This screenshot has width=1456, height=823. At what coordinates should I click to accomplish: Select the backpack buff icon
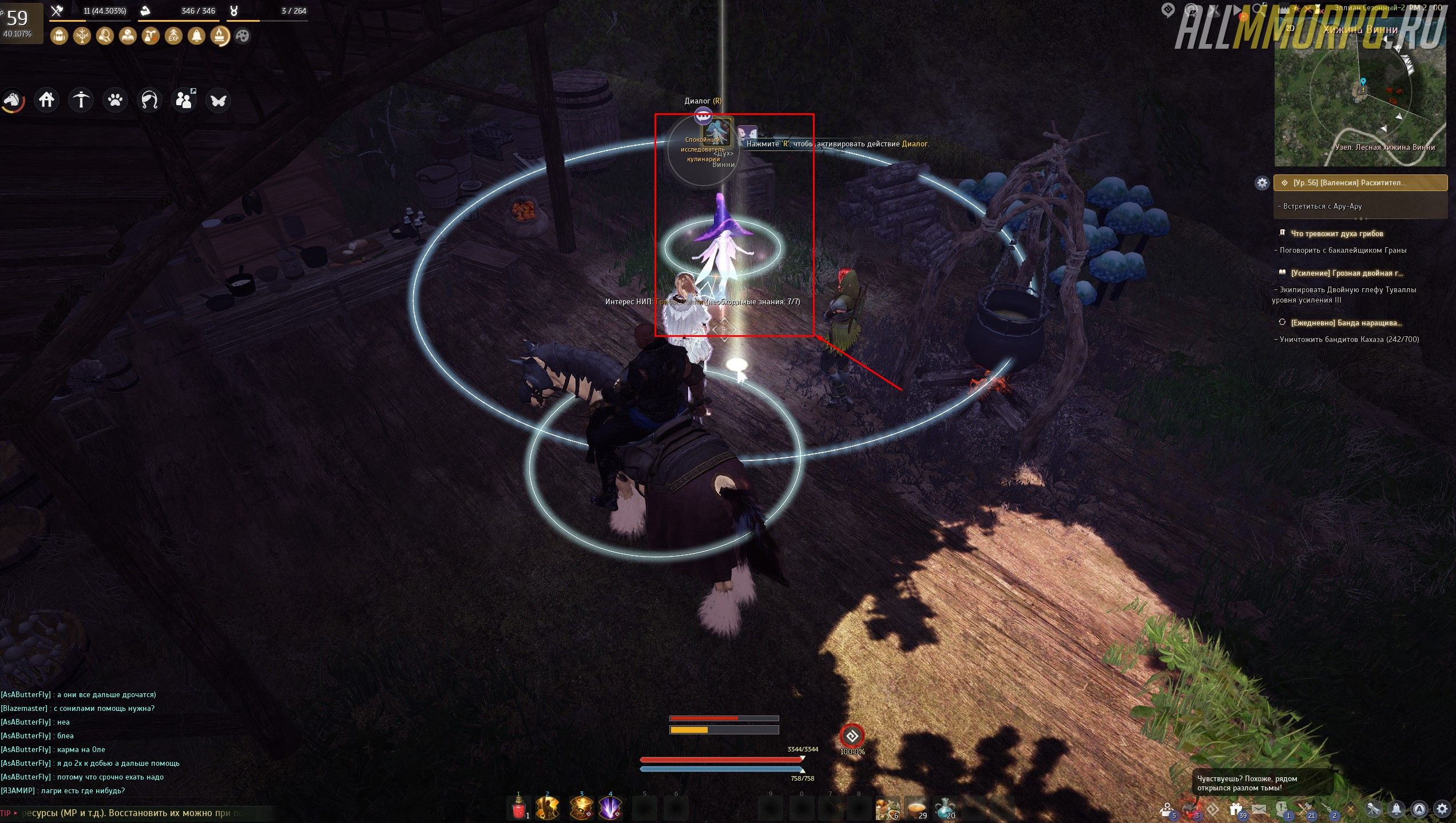[x=59, y=36]
